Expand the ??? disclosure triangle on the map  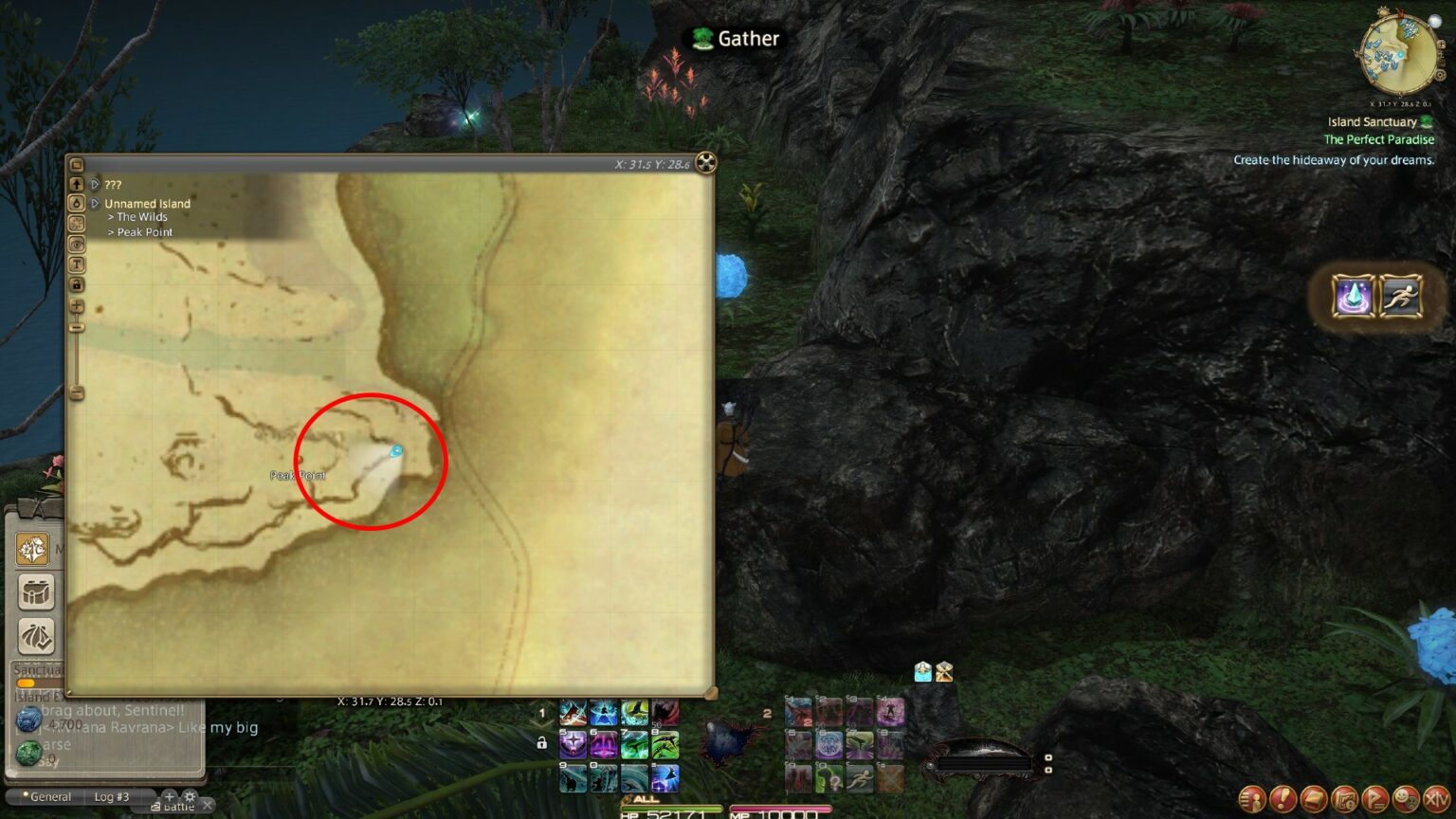point(95,185)
